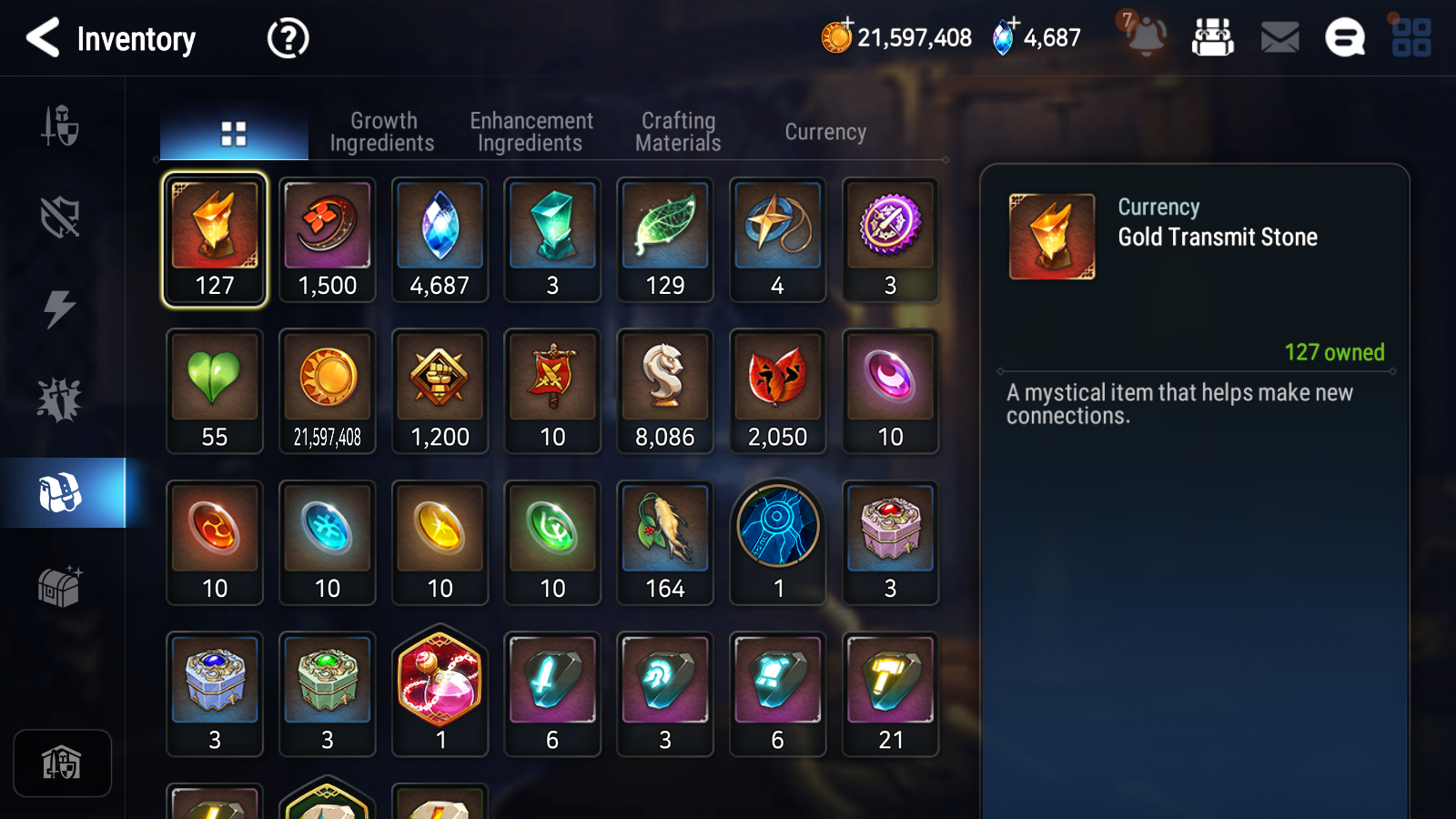Screen dimensions: 1456x819
Task: Switch to the Growth Ingredients tab
Action: 382,132
